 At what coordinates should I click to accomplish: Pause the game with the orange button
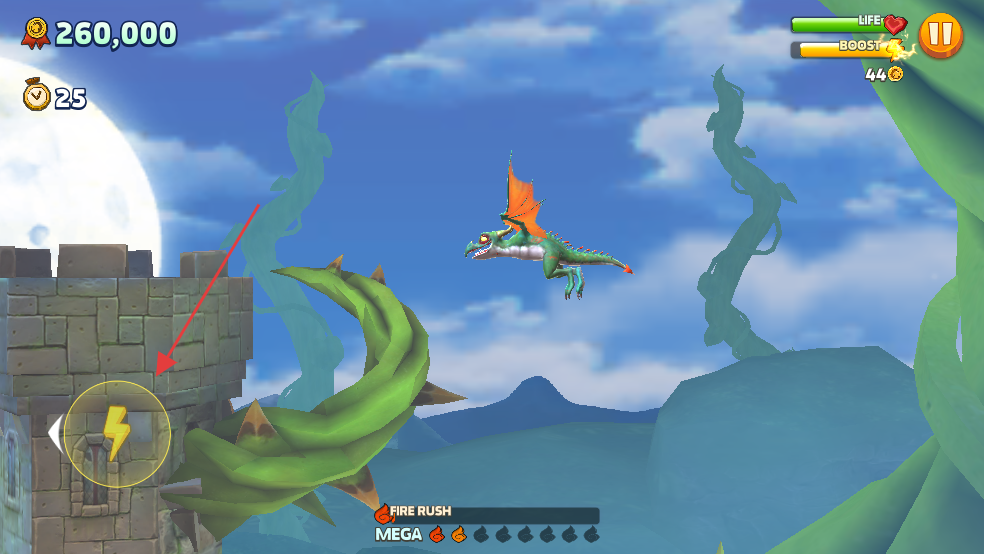coord(940,36)
